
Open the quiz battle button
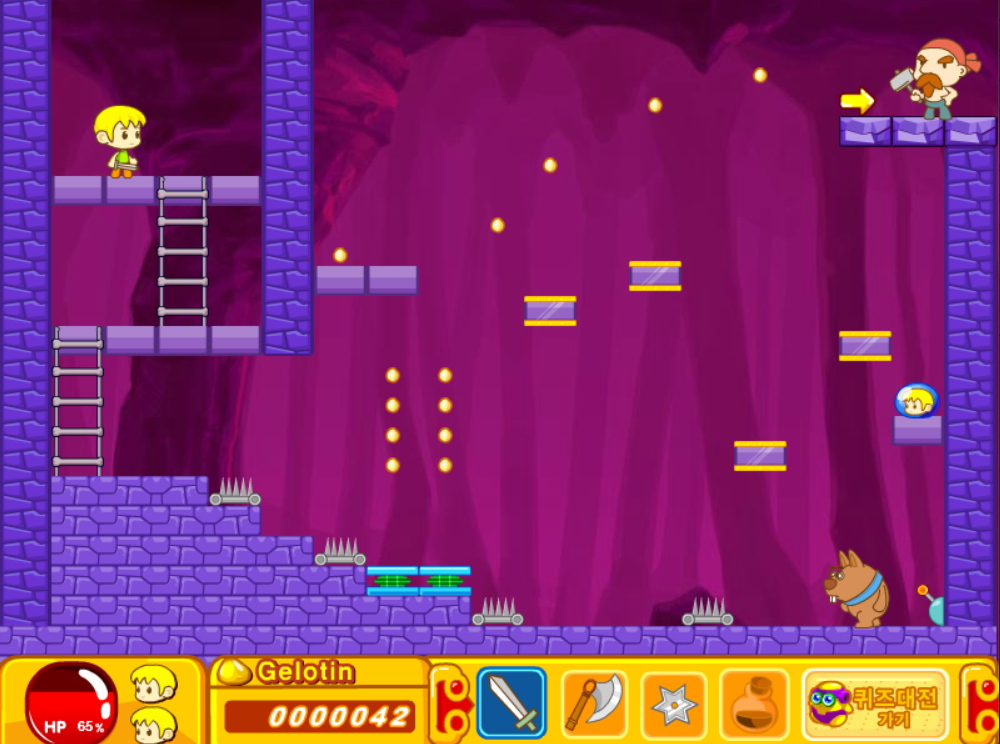click(x=876, y=703)
